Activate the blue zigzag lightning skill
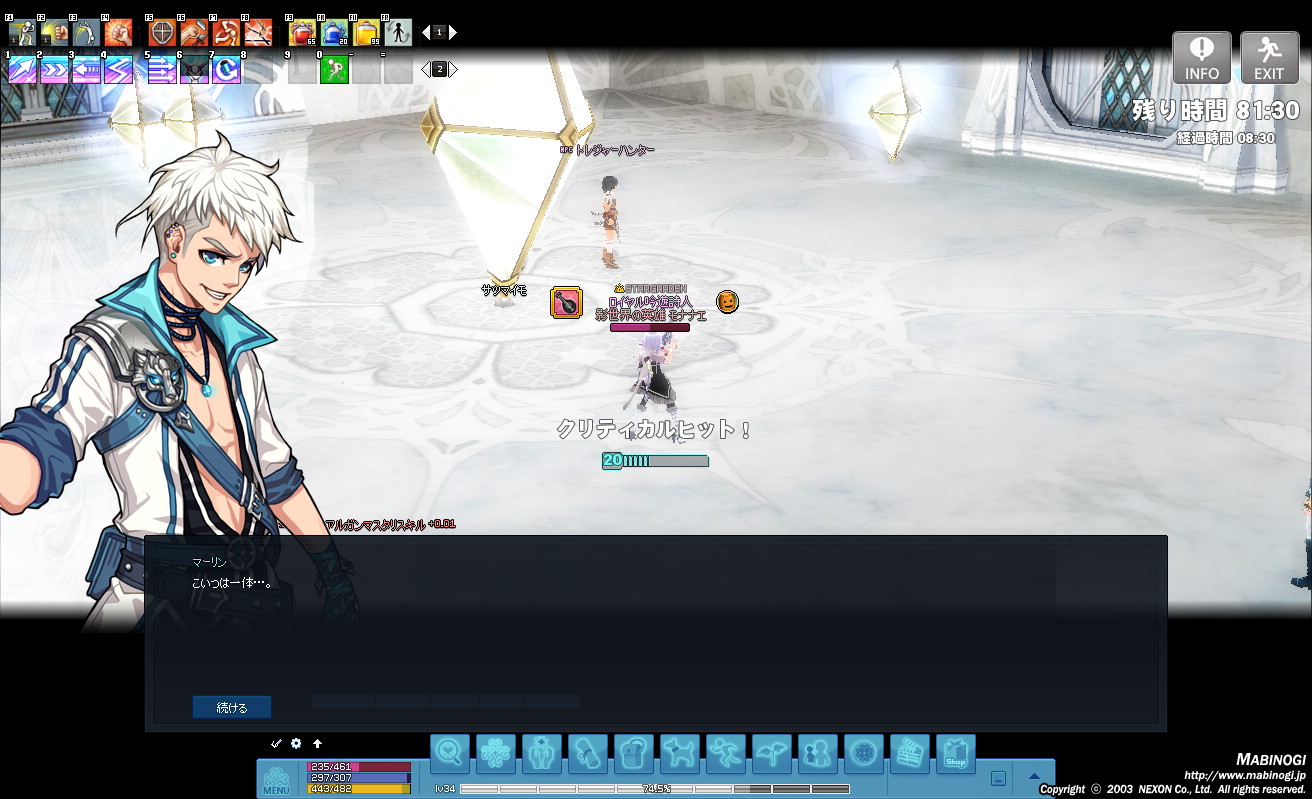 pos(118,69)
